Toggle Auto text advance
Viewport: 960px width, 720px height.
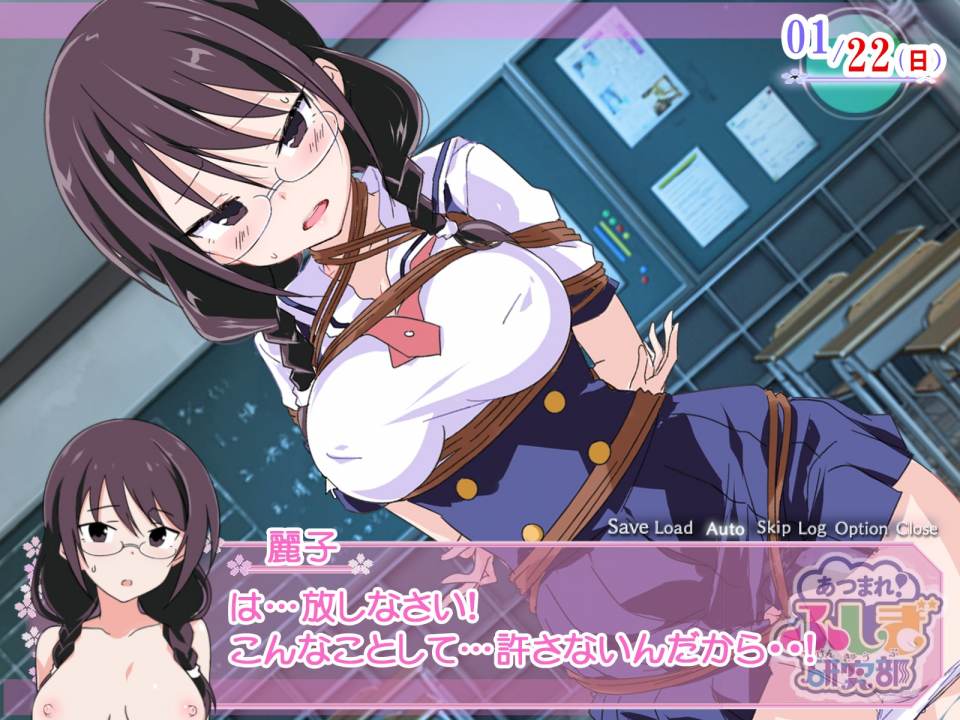(x=724, y=528)
